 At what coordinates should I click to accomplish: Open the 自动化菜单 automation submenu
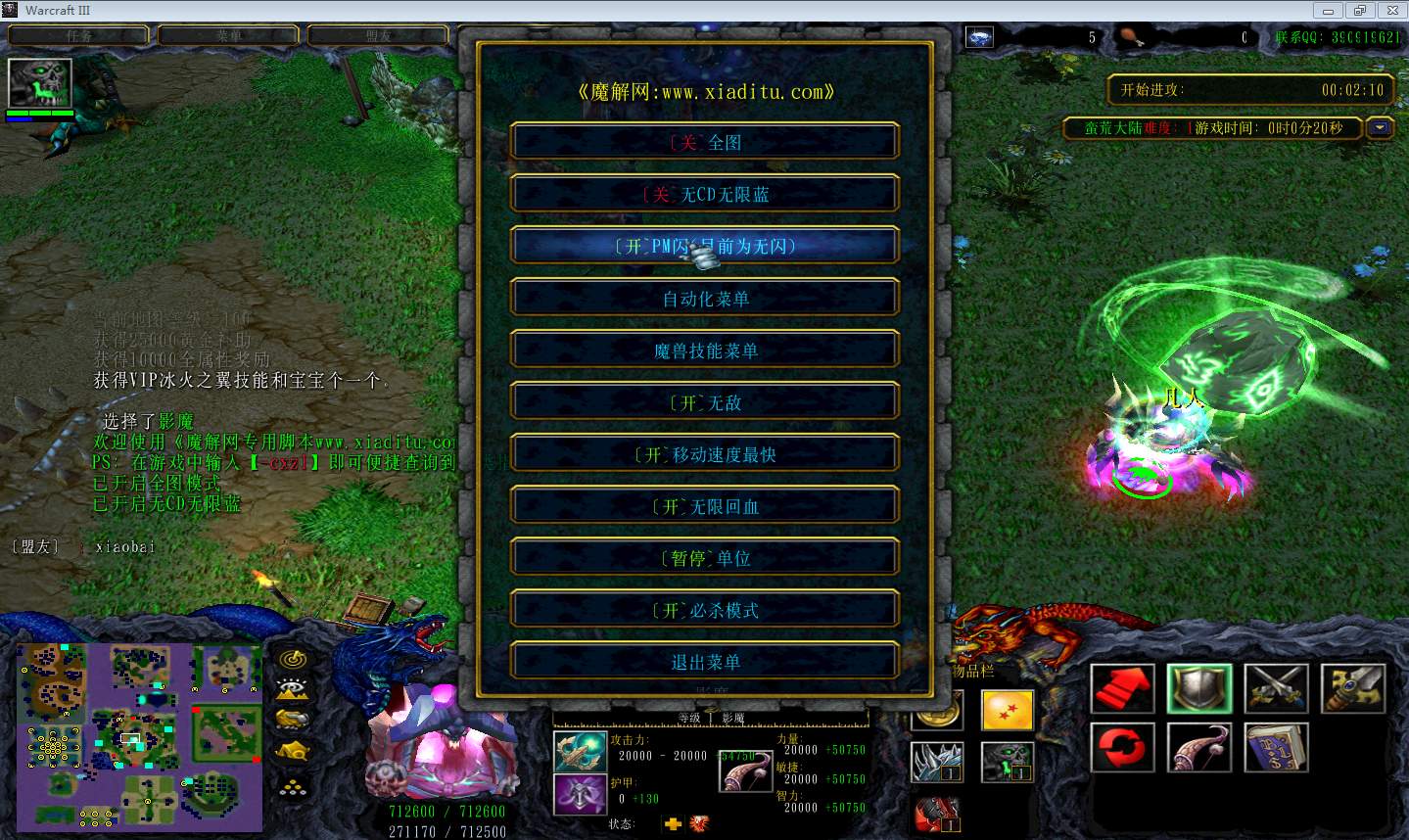pyautogui.click(x=704, y=298)
